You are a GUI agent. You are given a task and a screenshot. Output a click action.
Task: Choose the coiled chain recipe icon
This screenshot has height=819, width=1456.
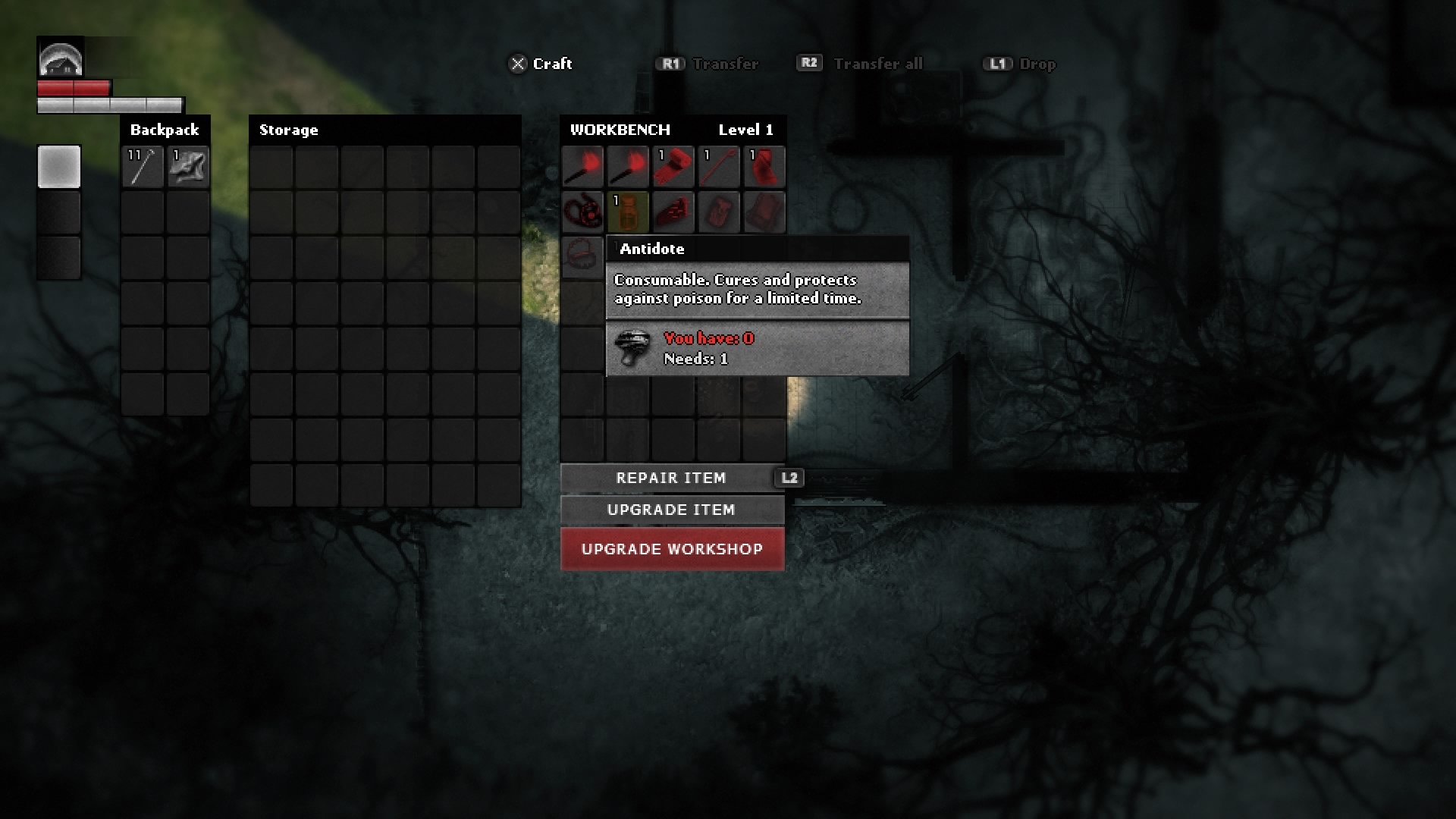pyautogui.click(x=582, y=212)
